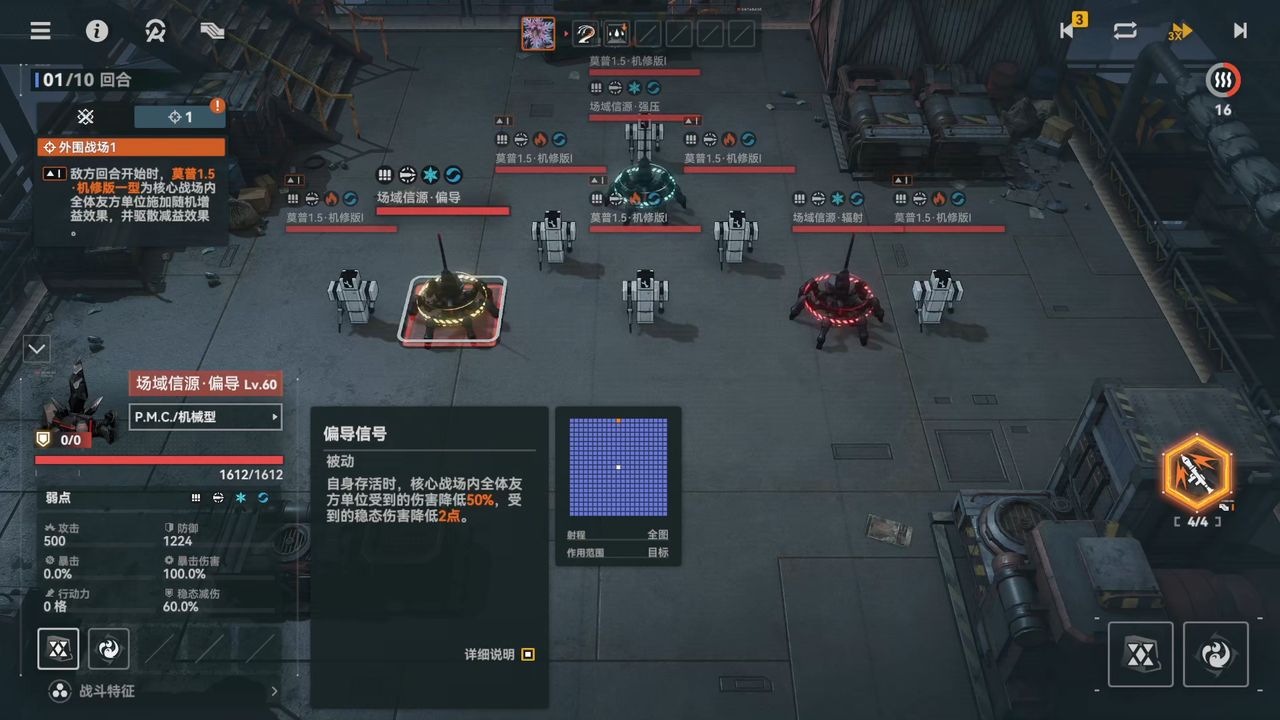Open the layers view icon
The image size is (1280, 720).
coord(212,30)
